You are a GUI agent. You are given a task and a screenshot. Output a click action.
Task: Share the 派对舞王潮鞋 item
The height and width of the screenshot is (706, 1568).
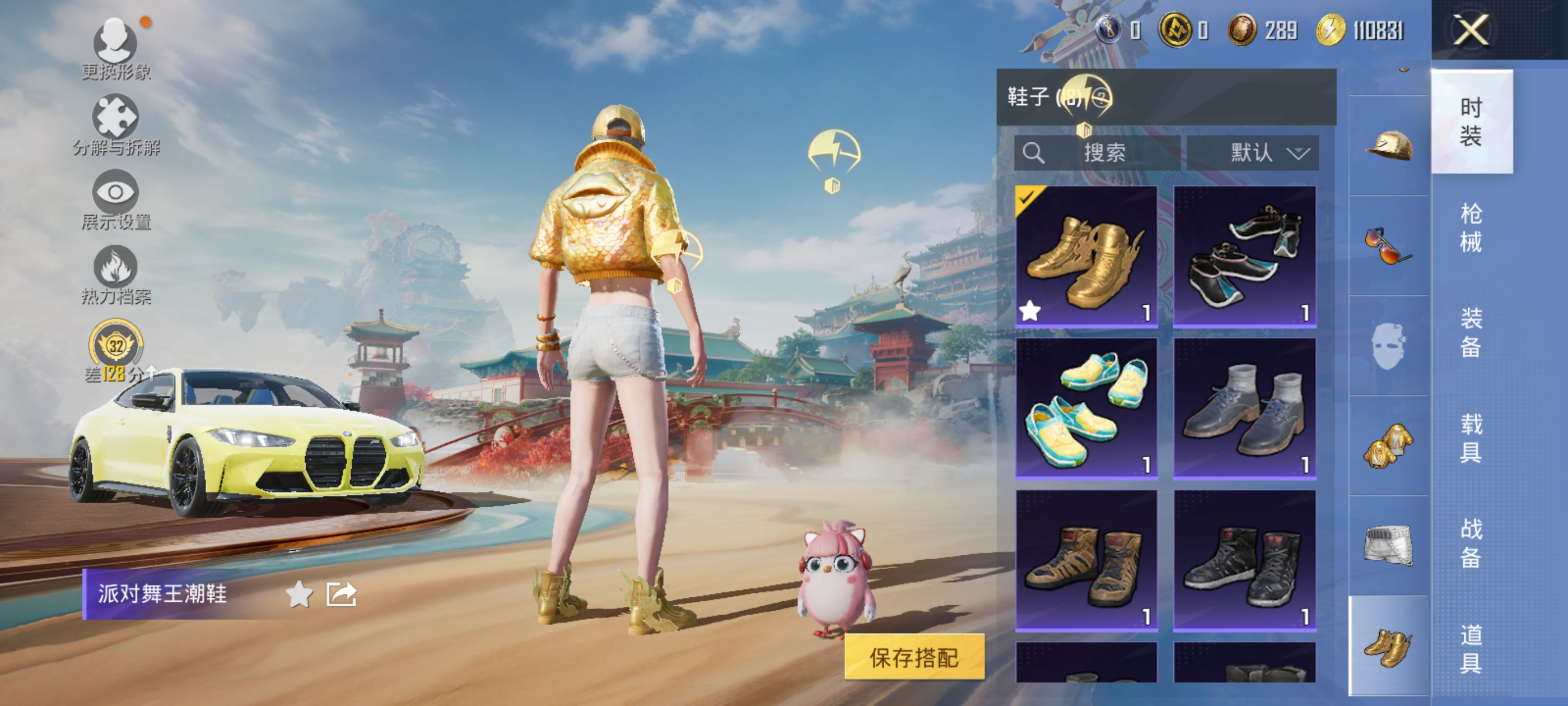pos(341,594)
